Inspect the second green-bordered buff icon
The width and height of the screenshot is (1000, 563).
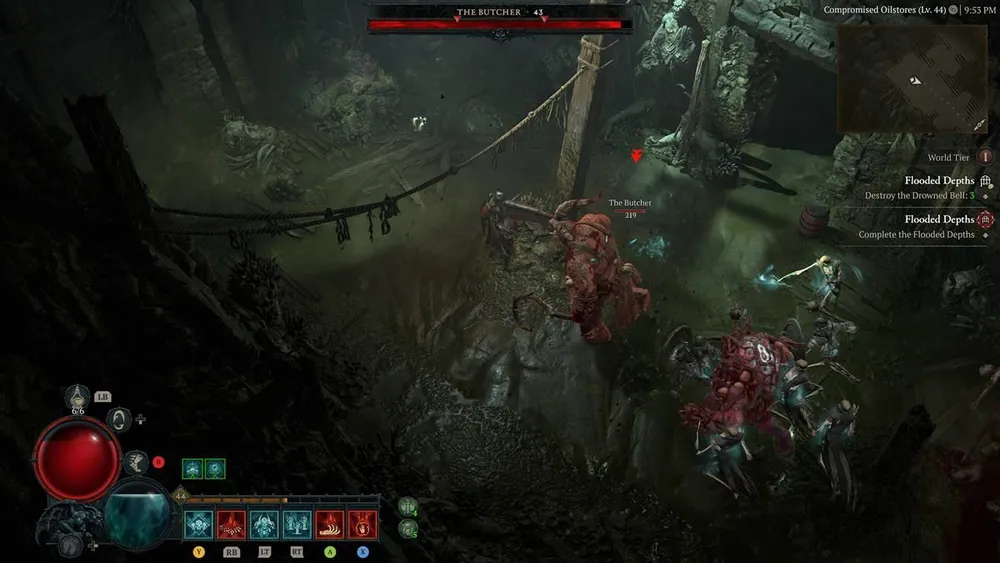tap(215, 468)
